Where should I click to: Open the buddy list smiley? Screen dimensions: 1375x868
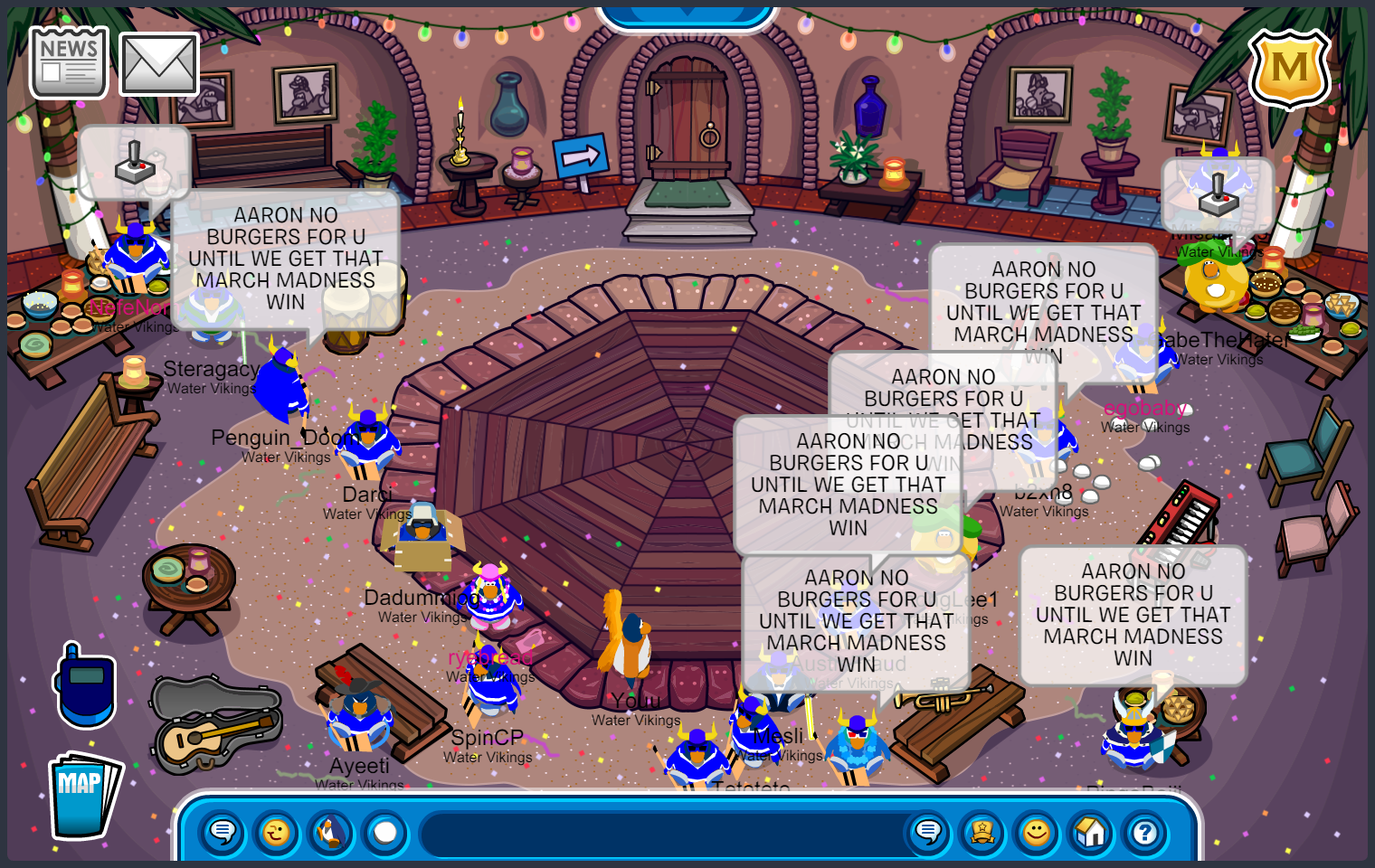tap(1037, 832)
